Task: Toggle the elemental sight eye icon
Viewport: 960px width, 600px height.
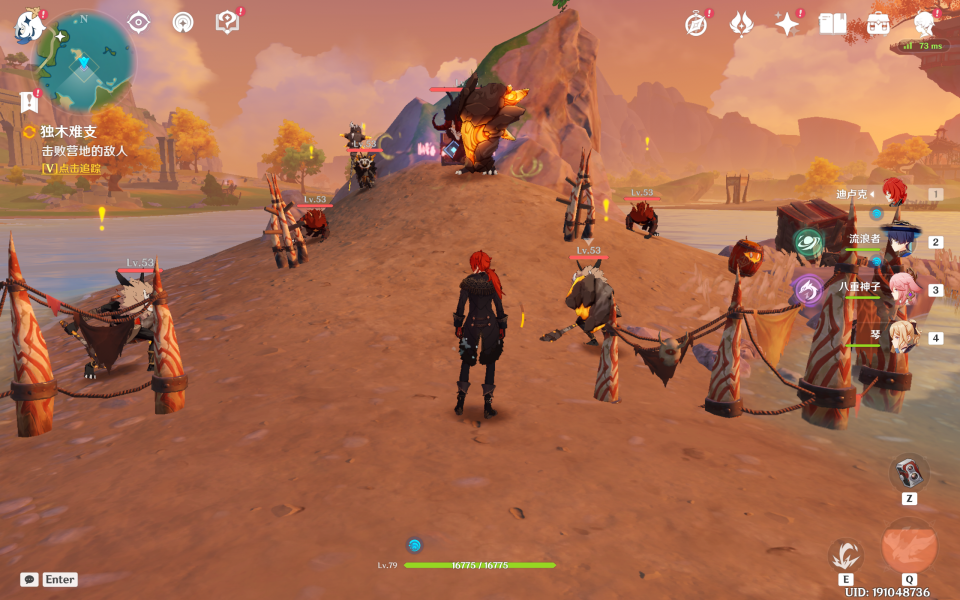Action: click(x=138, y=22)
